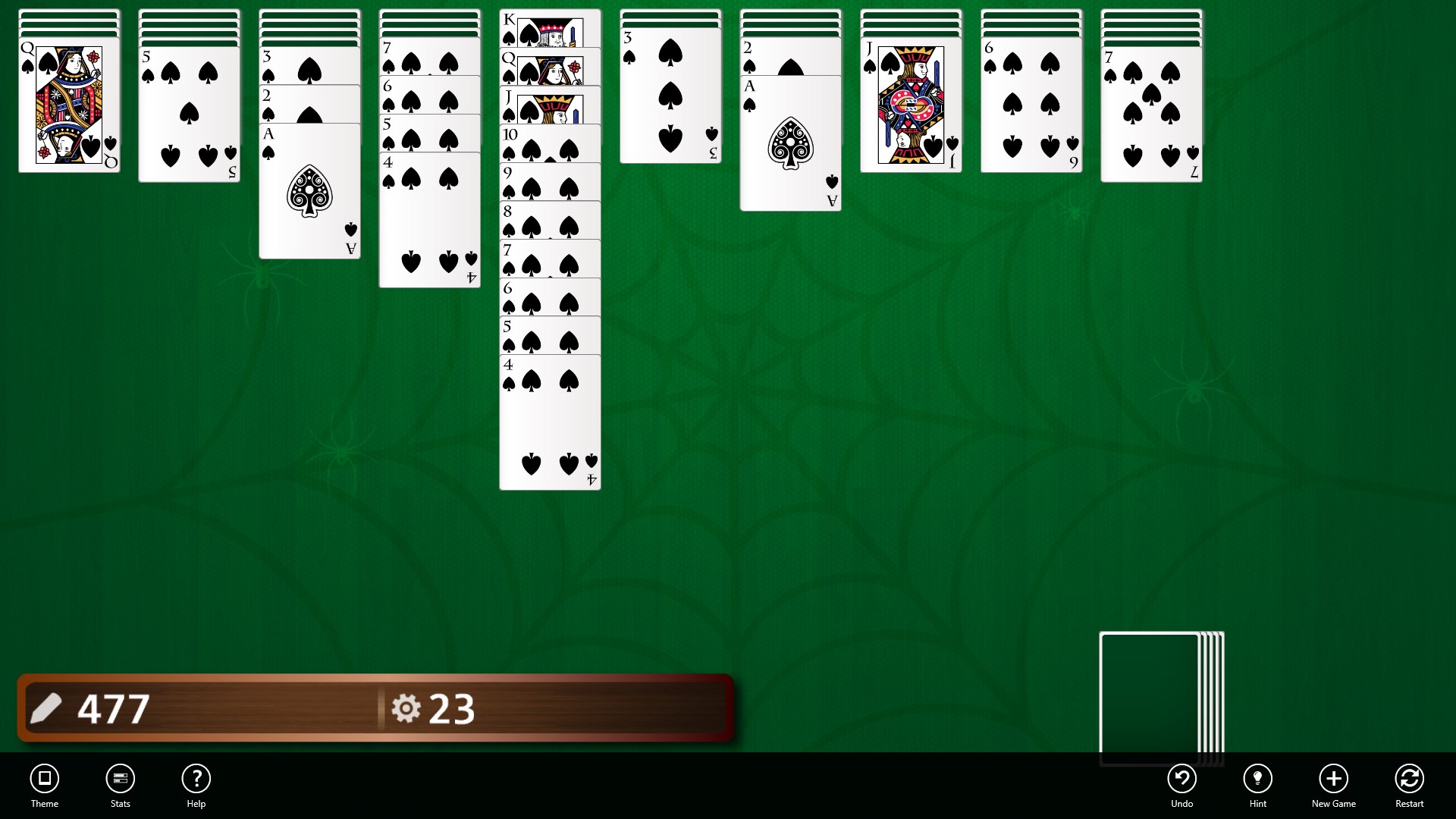Click the pencil icon on the score bar
Image resolution: width=1456 pixels, height=819 pixels.
45,708
